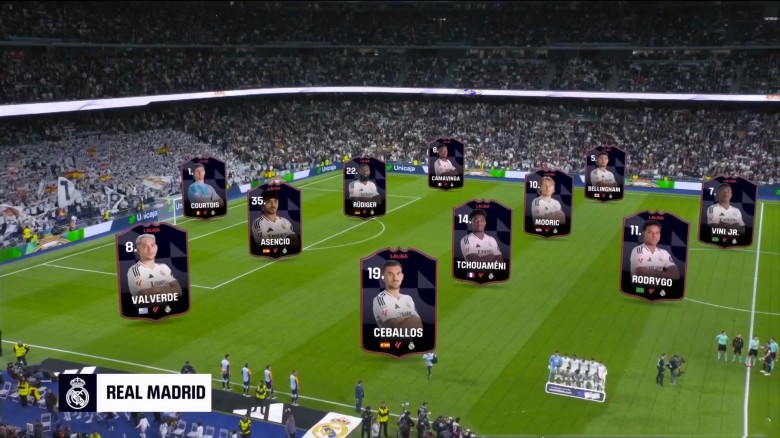Click the Modric player card
780x438 pixels.
(x=548, y=203)
